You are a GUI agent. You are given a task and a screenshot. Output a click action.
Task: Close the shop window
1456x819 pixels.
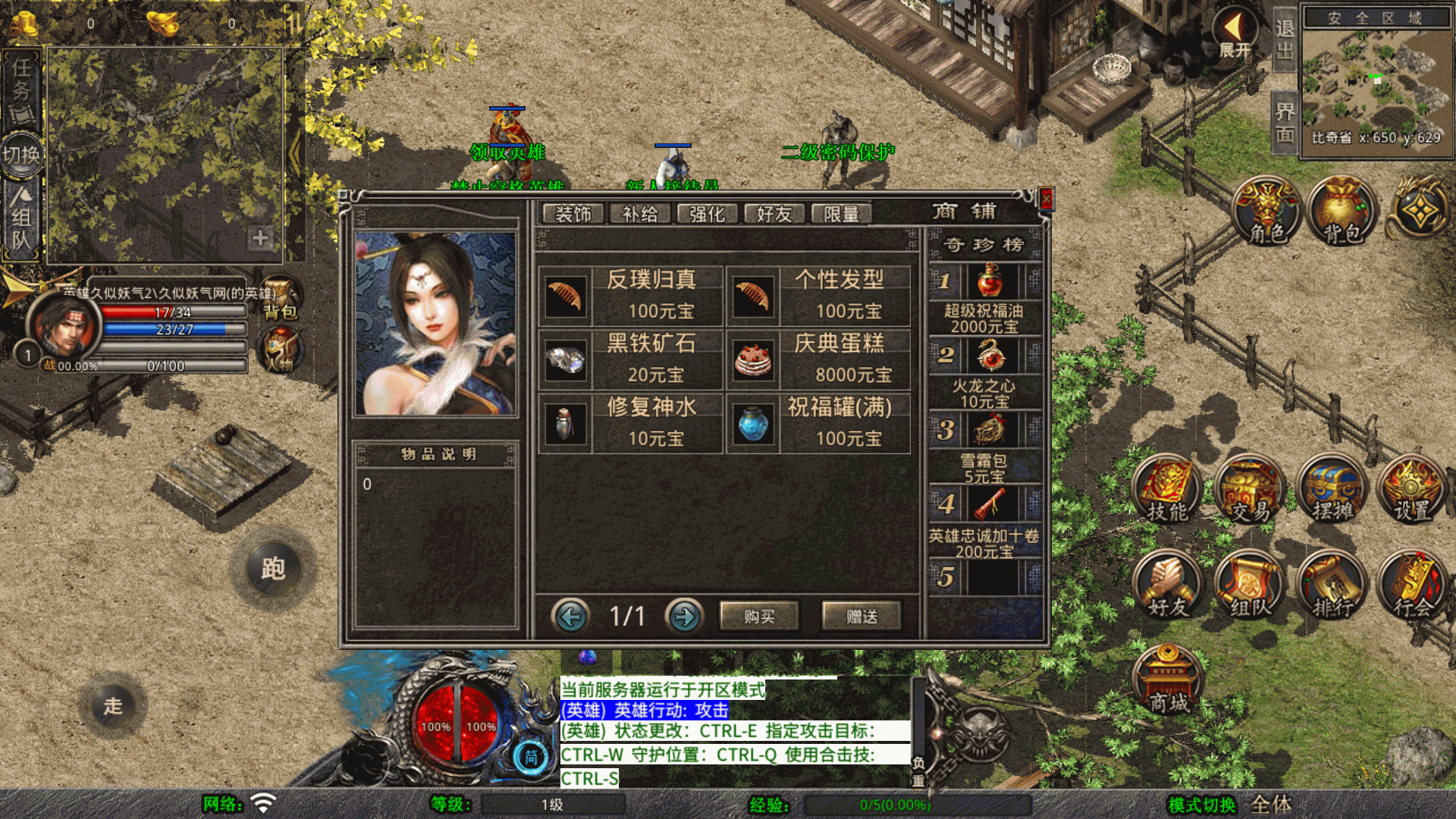(x=1046, y=199)
